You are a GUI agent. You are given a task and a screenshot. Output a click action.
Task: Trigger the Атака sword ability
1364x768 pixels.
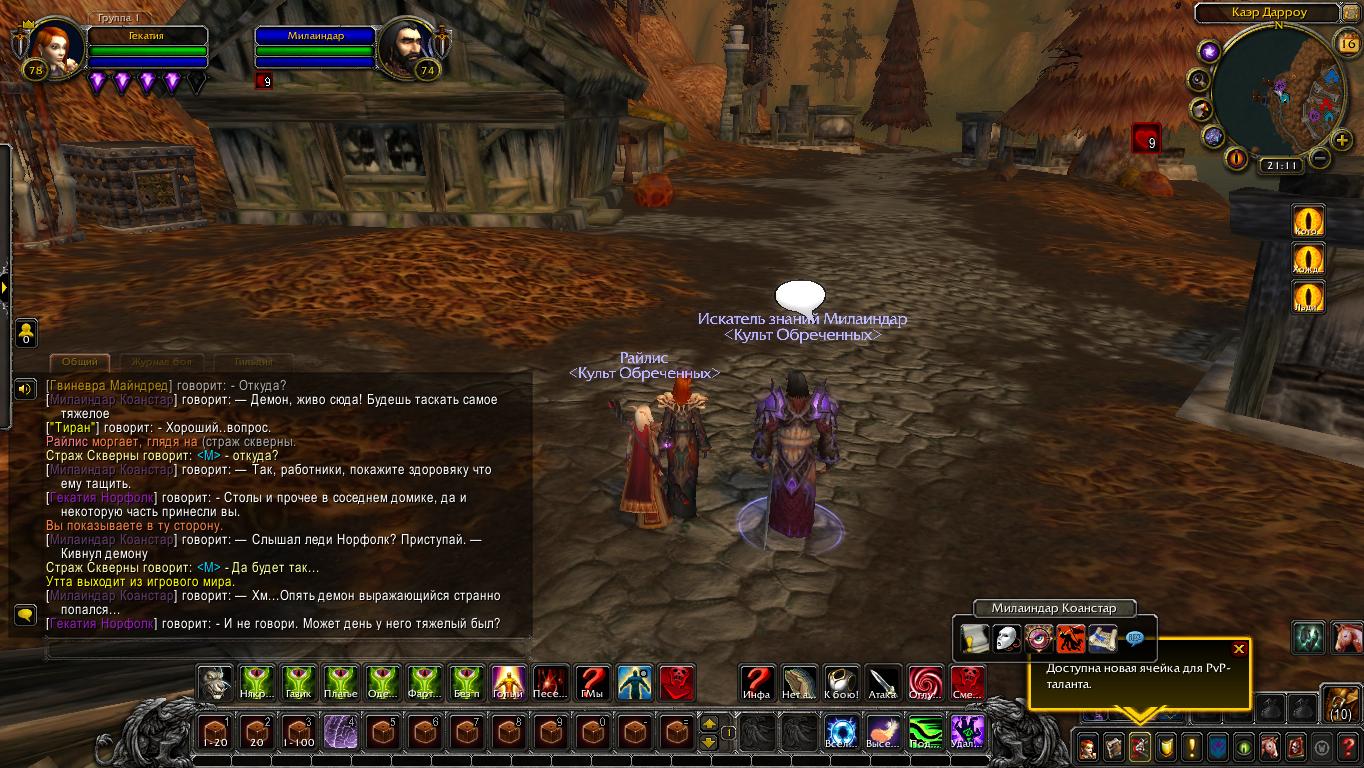(883, 683)
